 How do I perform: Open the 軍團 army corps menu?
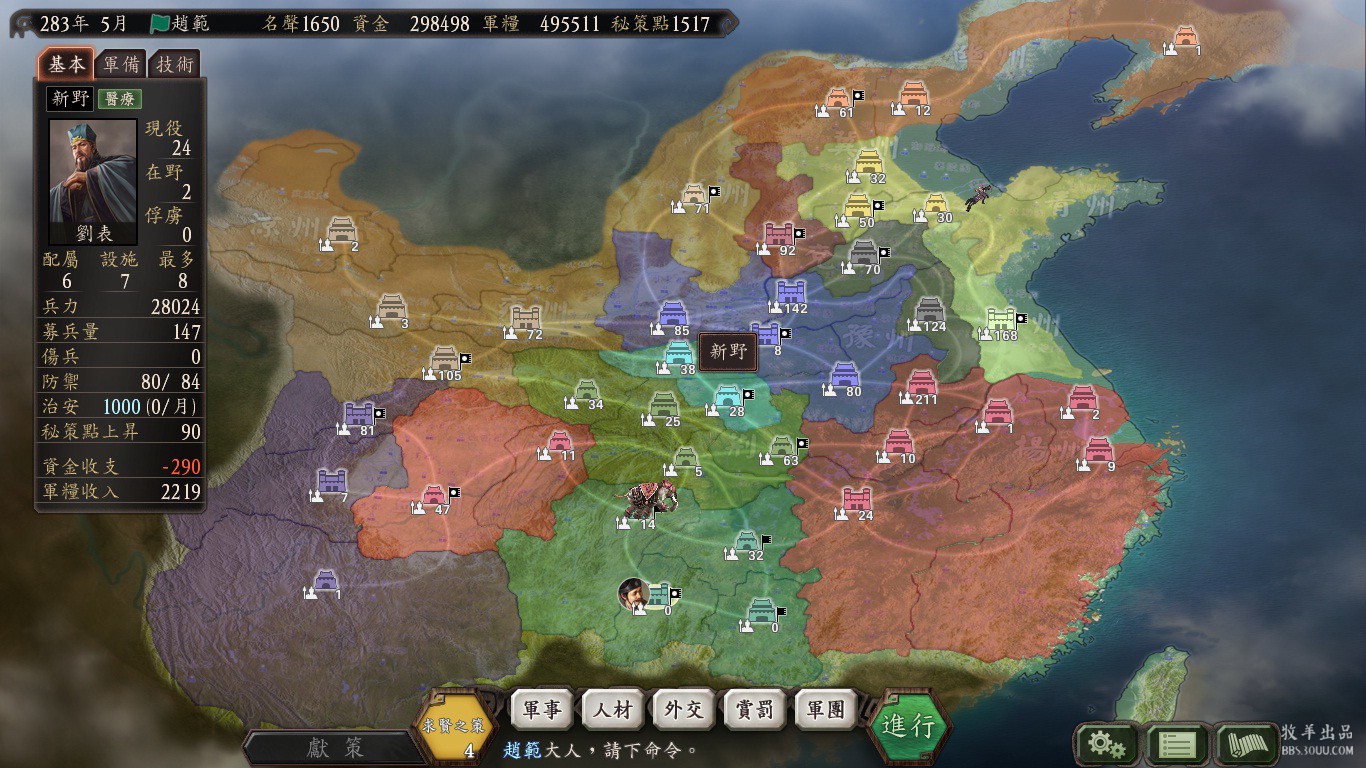pyautogui.click(x=826, y=710)
